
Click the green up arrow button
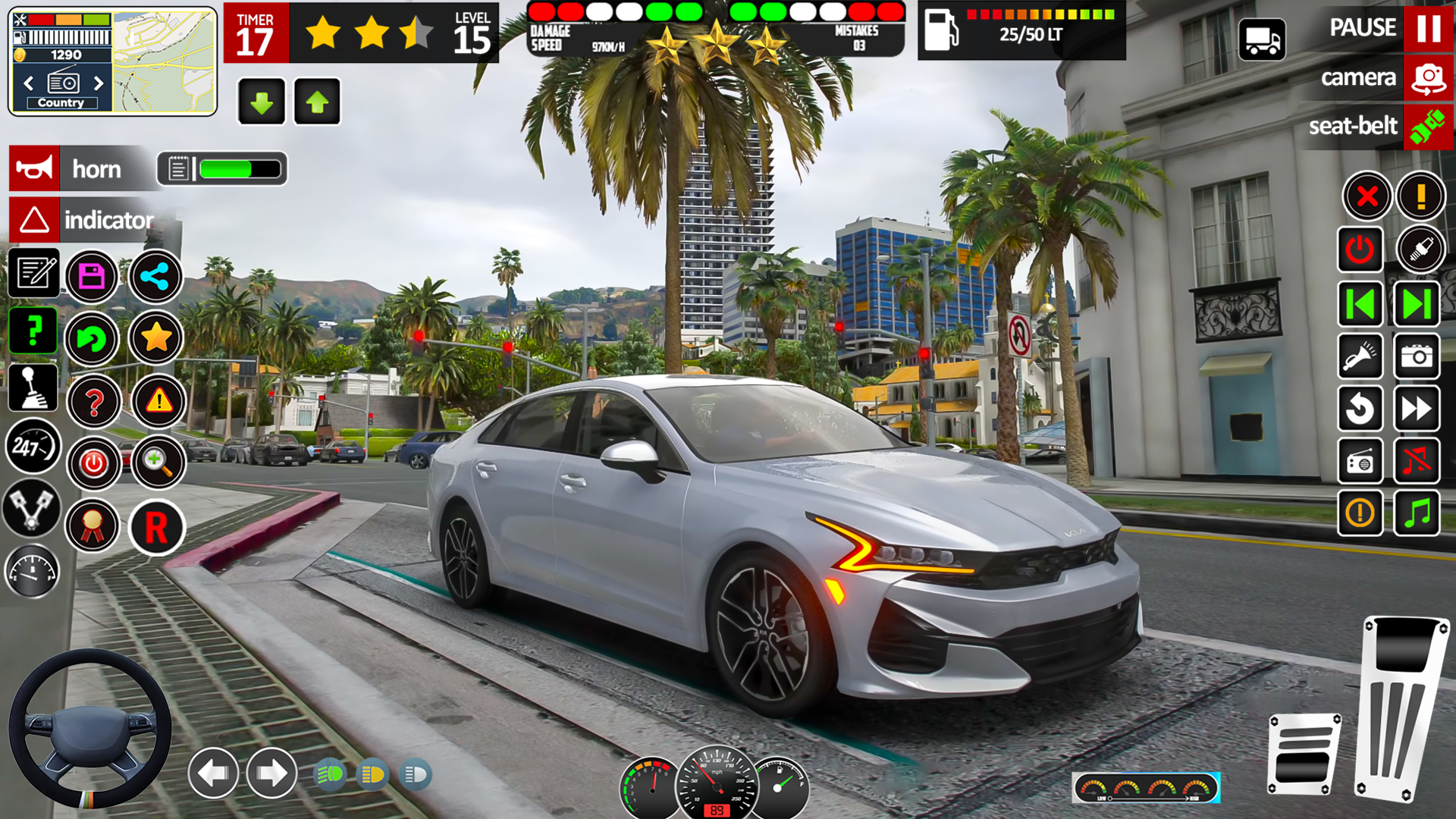pyautogui.click(x=317, y=102)
